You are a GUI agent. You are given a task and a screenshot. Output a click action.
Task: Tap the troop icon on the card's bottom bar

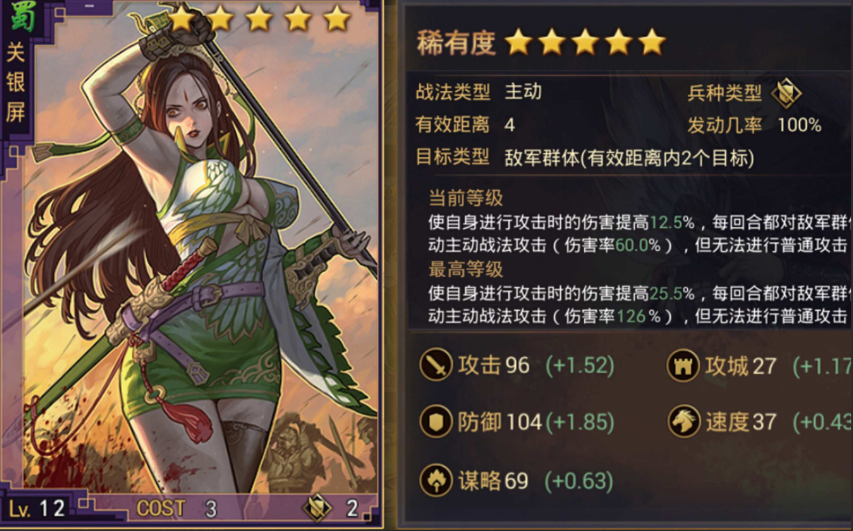[317, 507]
